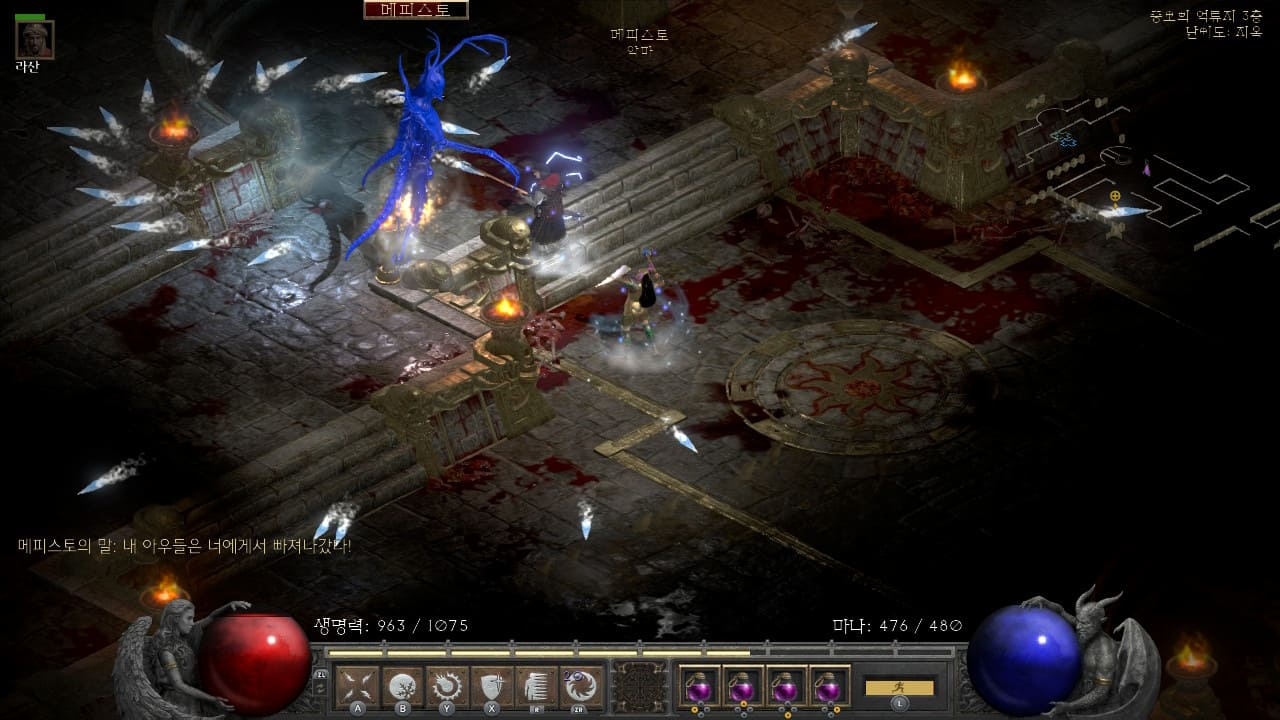1280x720 pixels.
Task: Activate the shield with sparkle skill
Action: (491, 686)
